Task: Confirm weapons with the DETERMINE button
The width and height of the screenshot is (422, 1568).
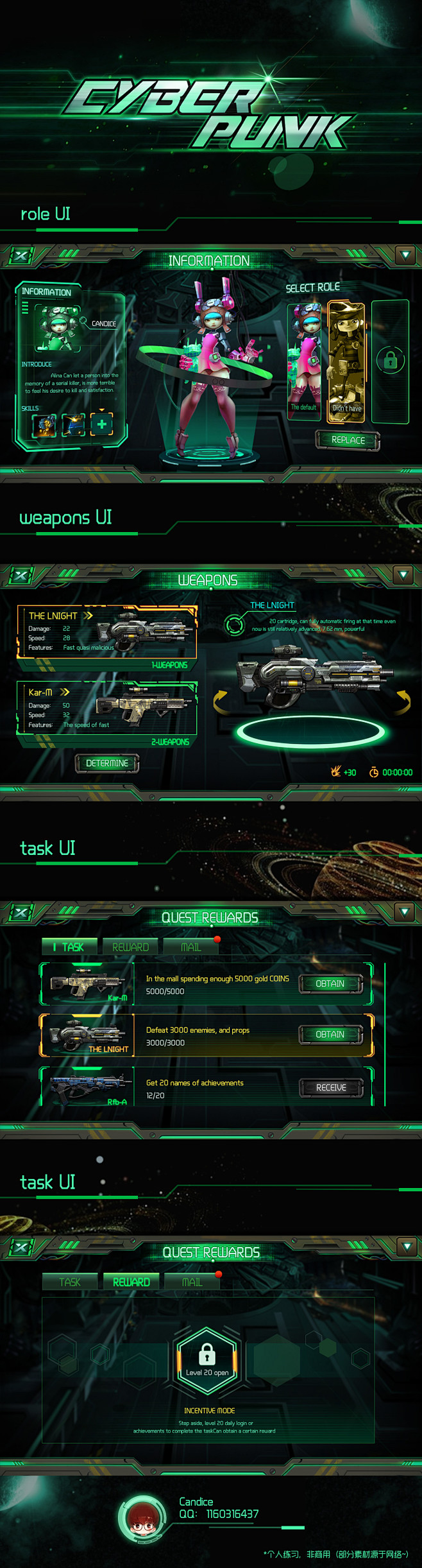Action: 107,763
